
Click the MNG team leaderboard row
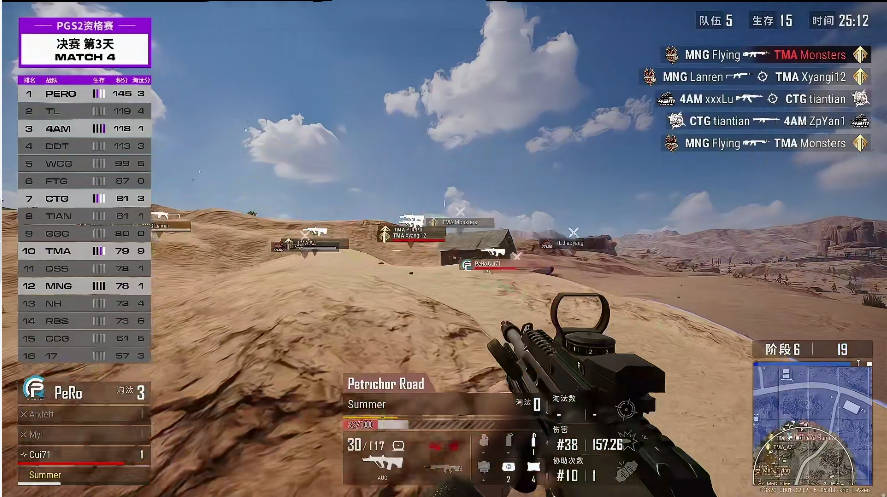84,286
